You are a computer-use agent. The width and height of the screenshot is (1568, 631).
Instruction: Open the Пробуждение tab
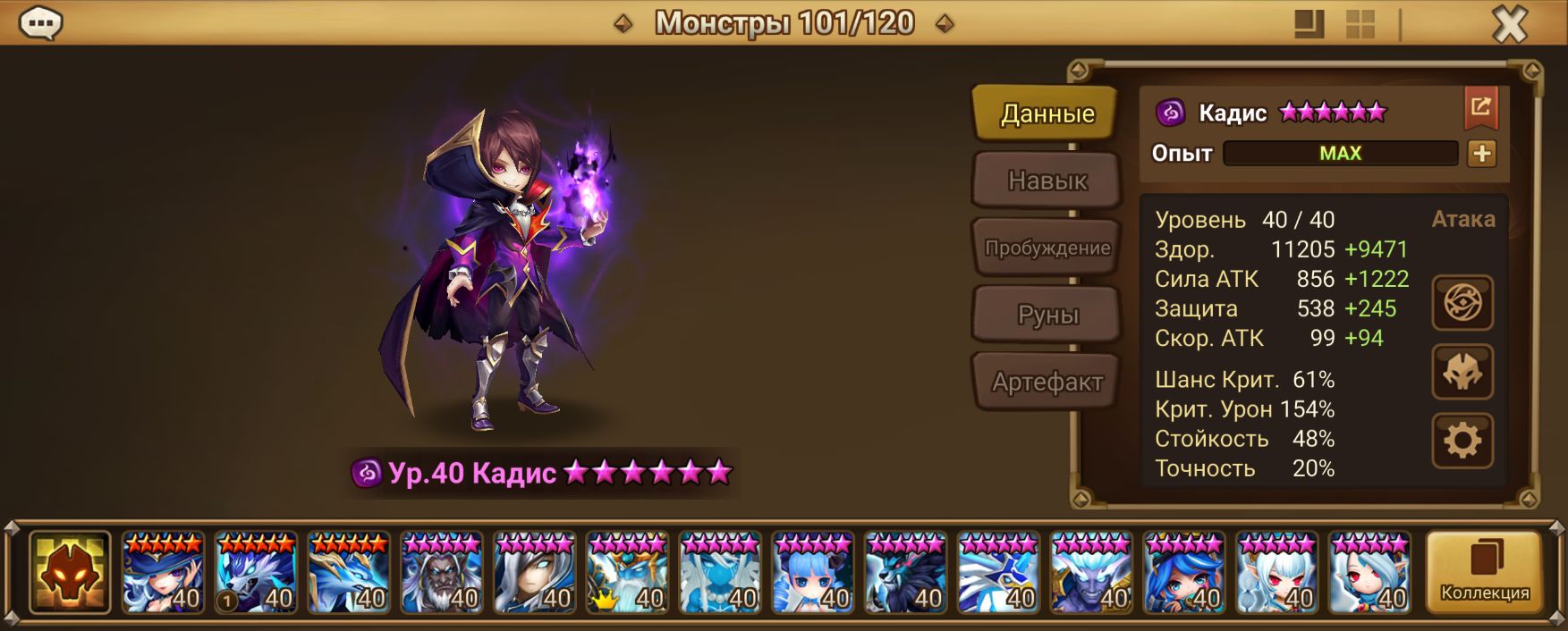(x=1047, y=248)
